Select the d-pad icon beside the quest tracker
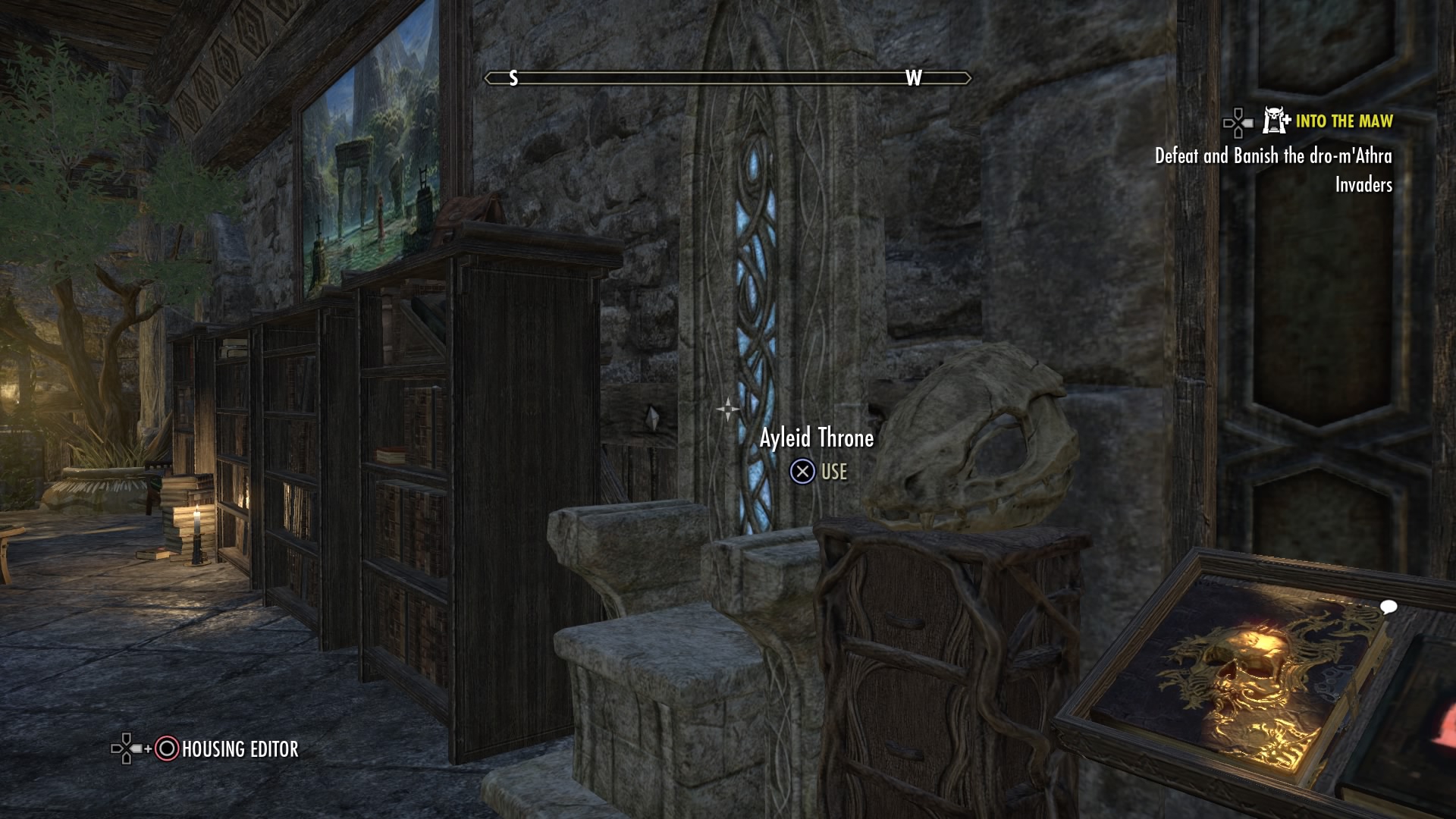Screen dimensions: 1456x819 click(1238, 124)
